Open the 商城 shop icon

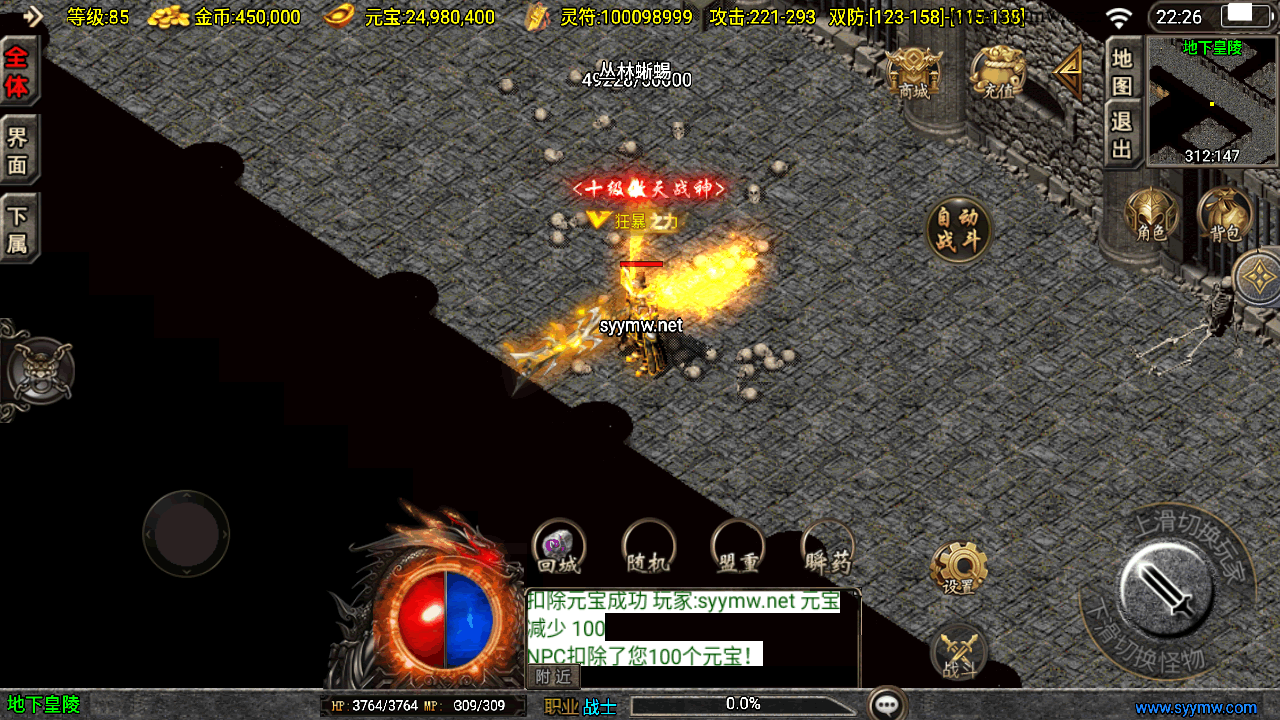[x=914, y=73]
